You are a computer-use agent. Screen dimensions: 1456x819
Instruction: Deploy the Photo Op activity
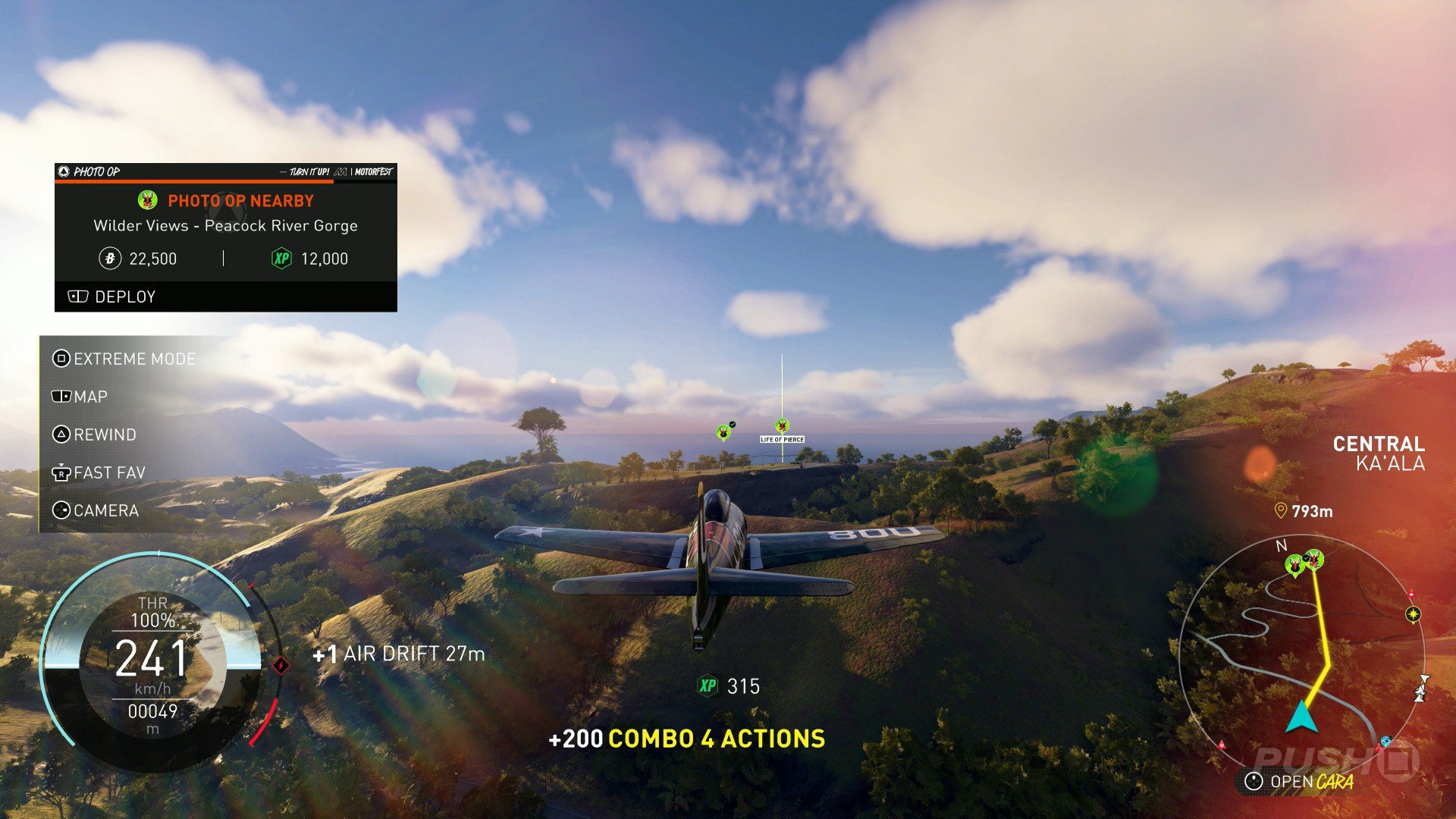(x=112, y=297)
